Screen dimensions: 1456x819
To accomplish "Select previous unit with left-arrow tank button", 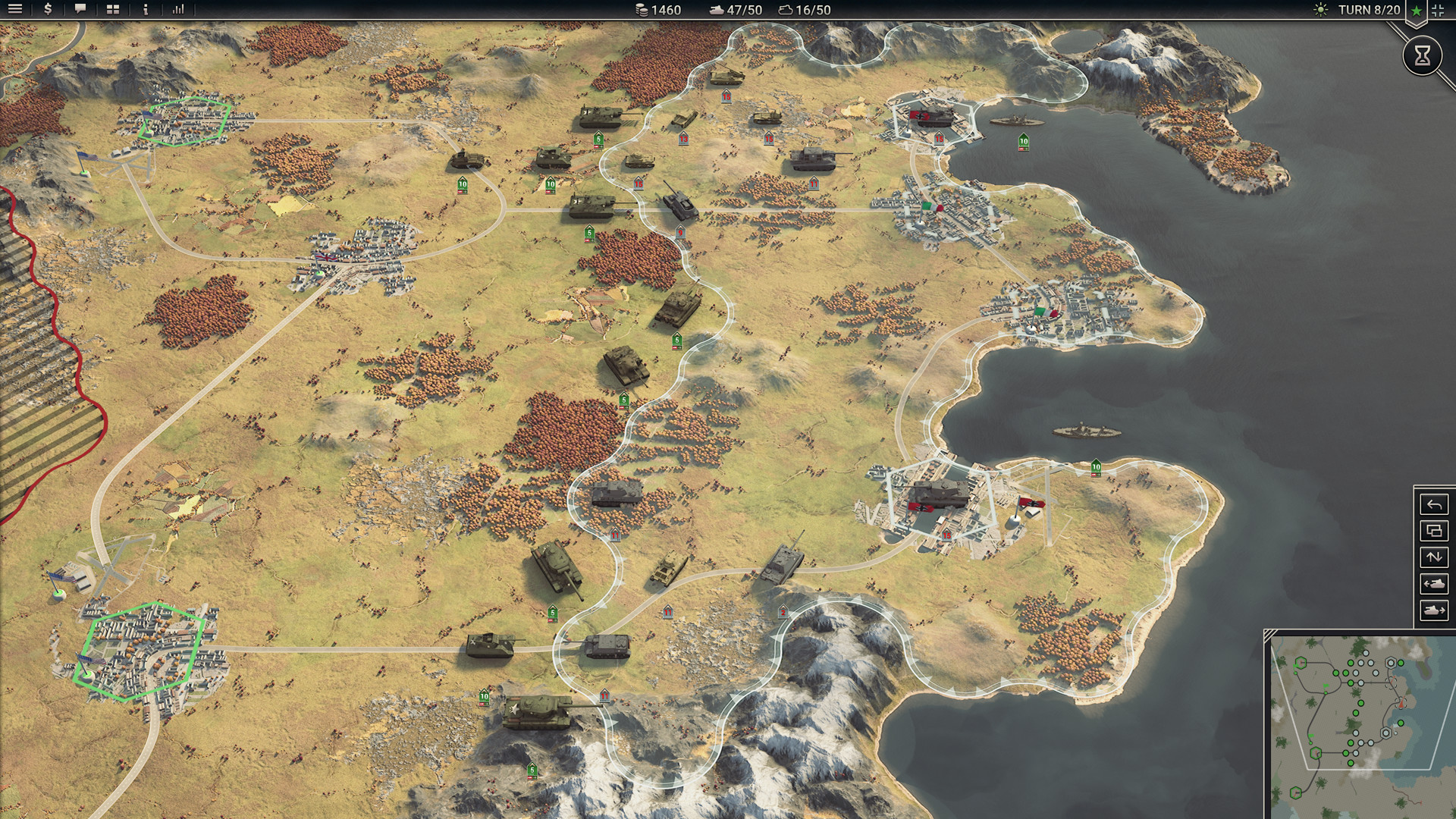I will point(1434,583).
